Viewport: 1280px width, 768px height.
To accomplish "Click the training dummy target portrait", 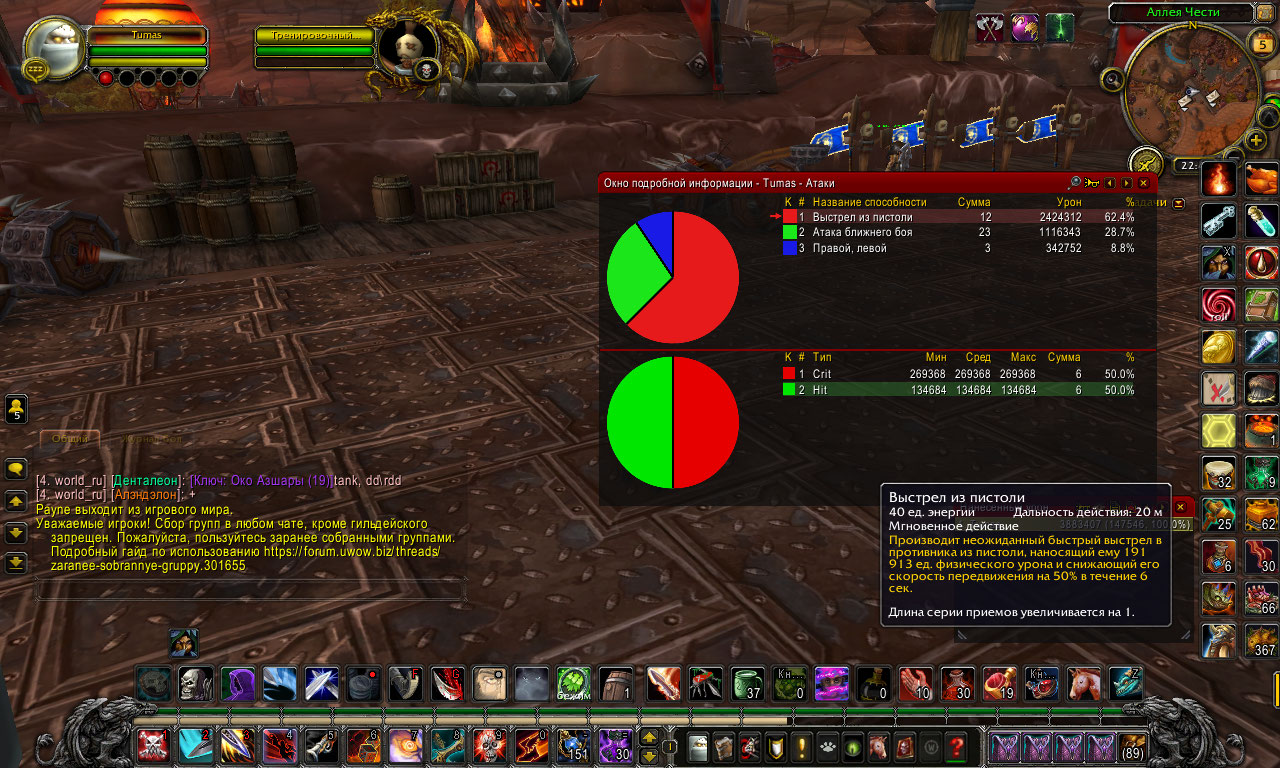I will point(408,47).
